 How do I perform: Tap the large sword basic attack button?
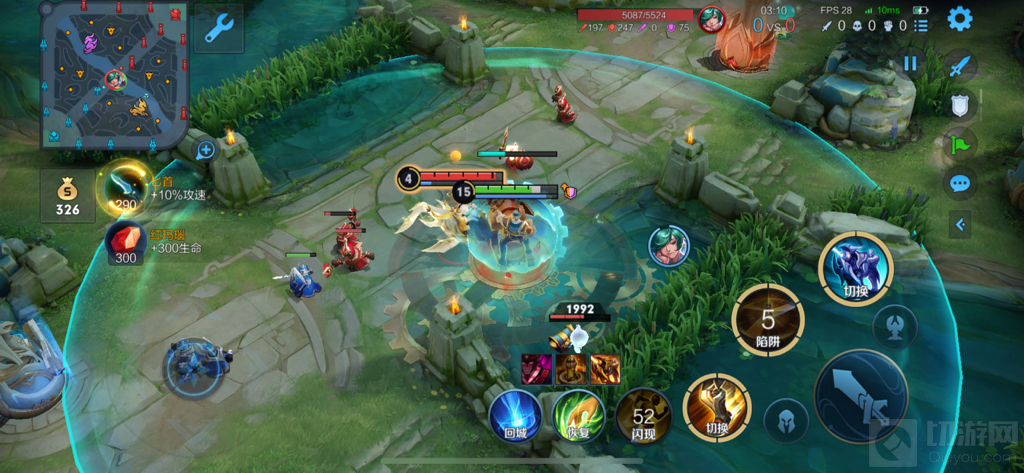point(861,396)
